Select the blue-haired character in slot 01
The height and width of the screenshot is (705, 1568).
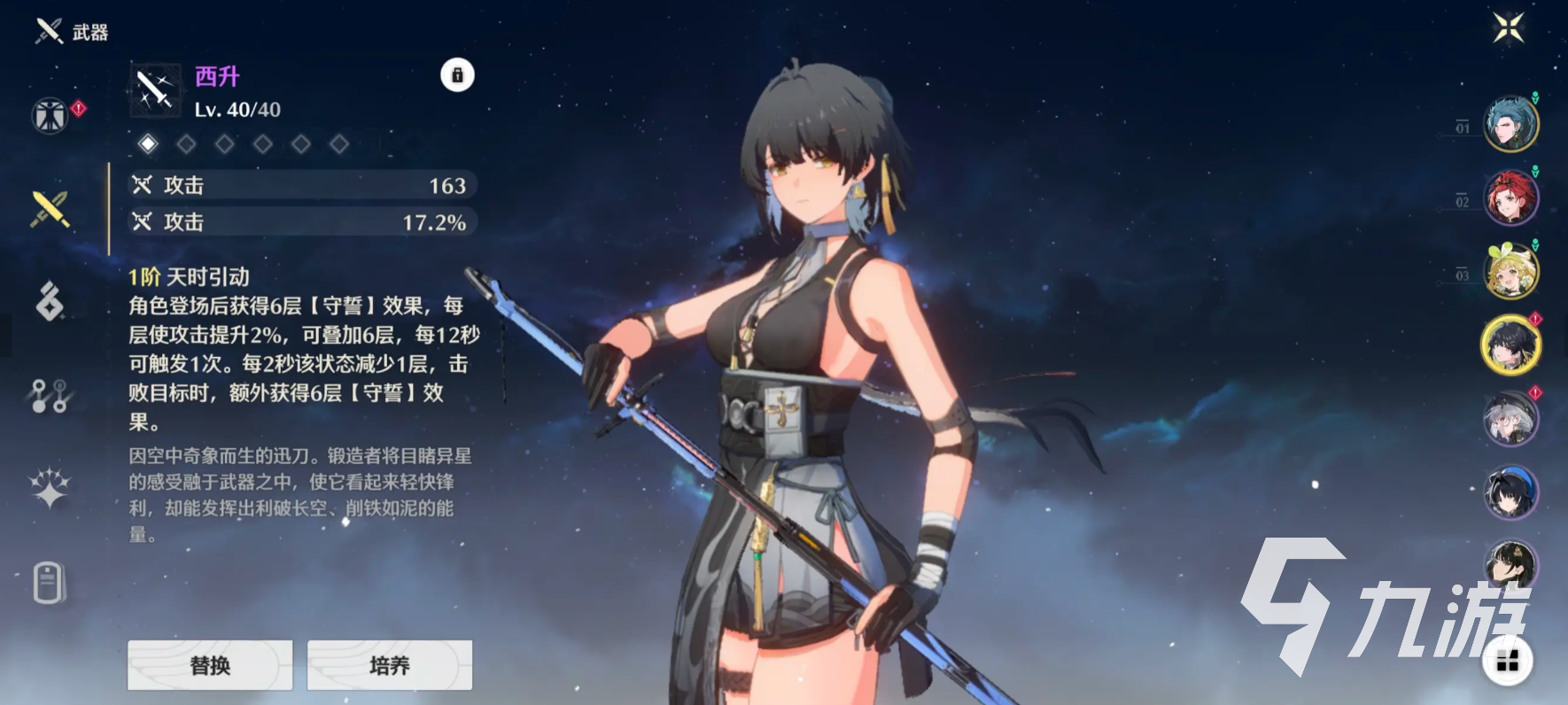1510,124
